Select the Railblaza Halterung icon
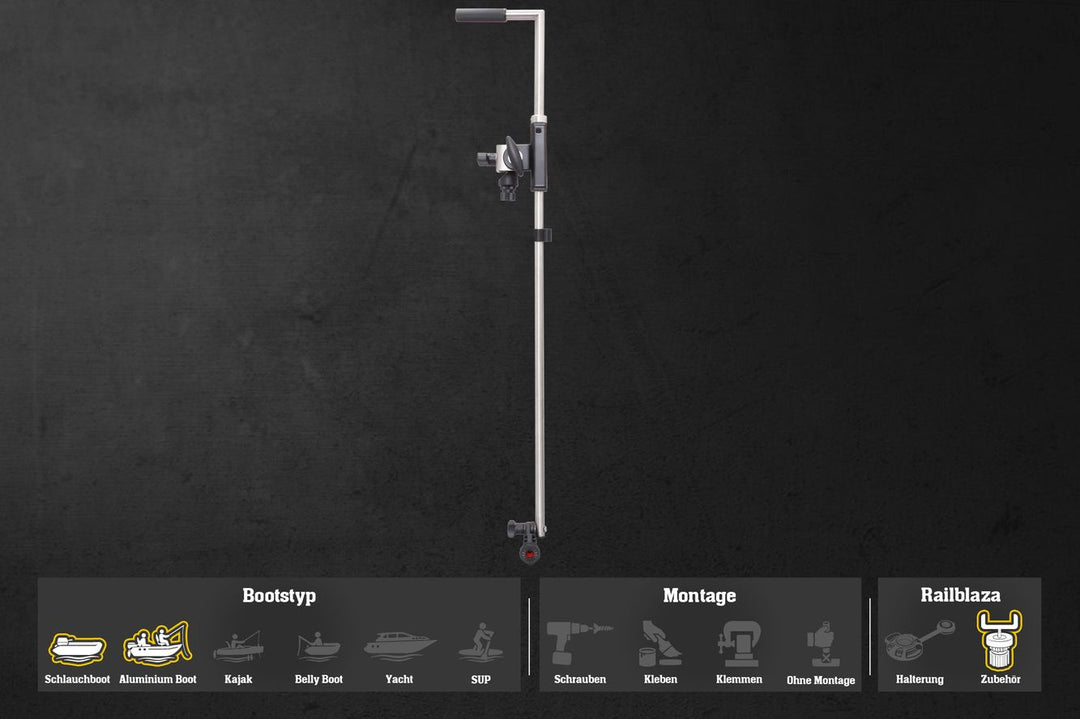 (x=920, y=642)
